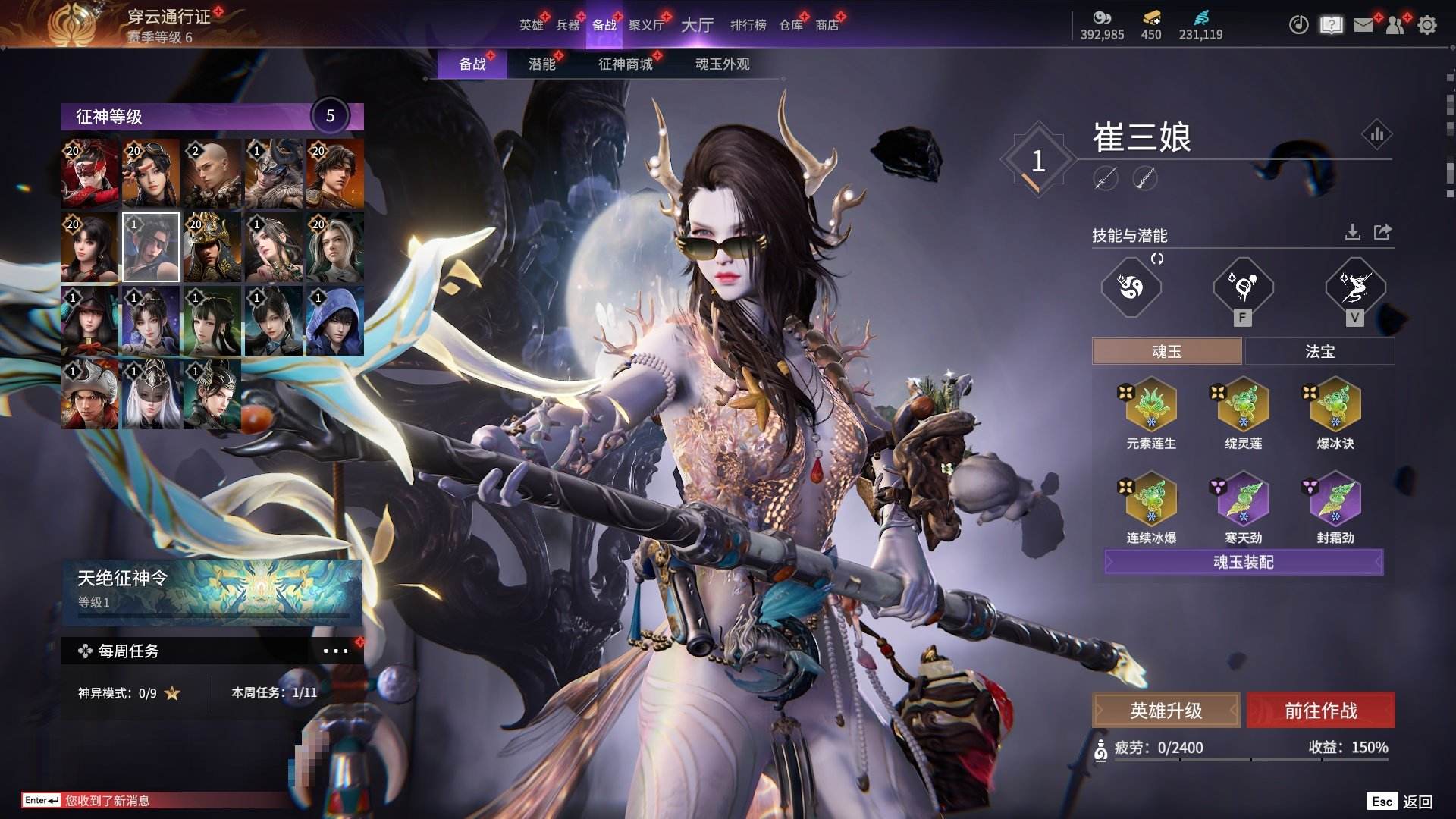Choose the 寒天劲 soul jade
Screen dimensions: 1456x819
(x=1244, y=500)
